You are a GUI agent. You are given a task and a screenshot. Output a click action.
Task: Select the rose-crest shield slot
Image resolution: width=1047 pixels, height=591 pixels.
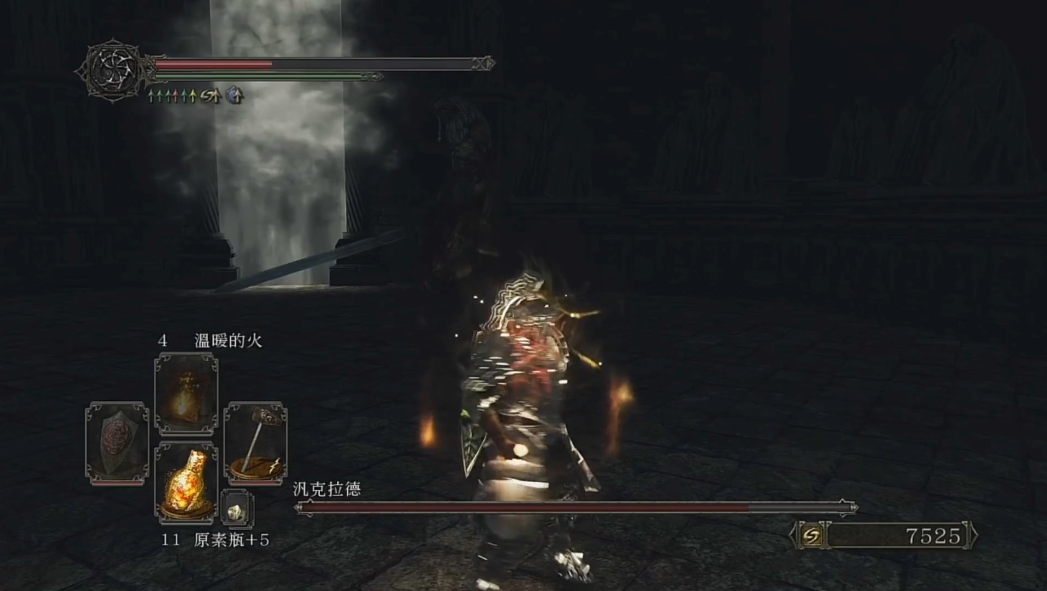pyautogui.click(x=117, y=442)
